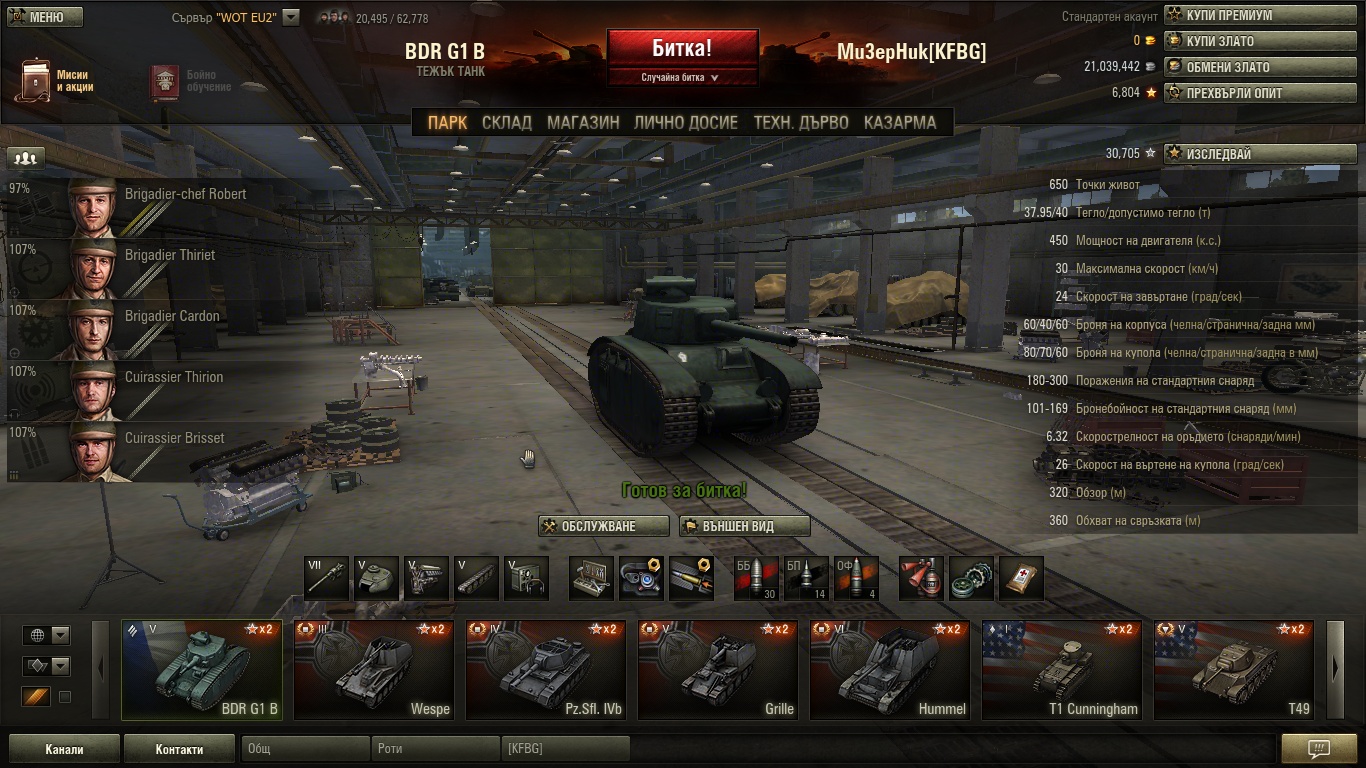Go to the ЛИЧНО ДОСИЕ tab
This screenshot has width=1366, height=768.
click(686, 123)
